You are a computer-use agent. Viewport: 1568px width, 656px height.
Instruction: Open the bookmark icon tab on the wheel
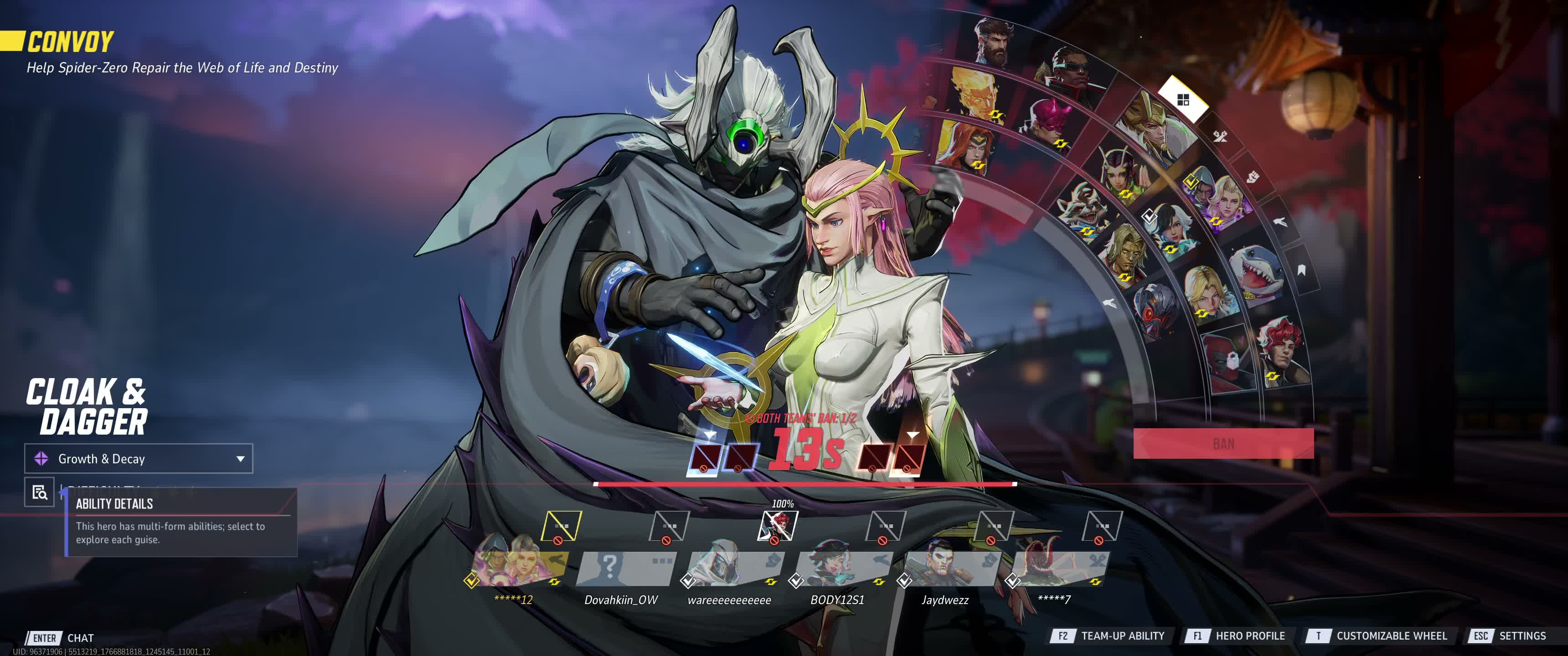[x=1301, y=270]
